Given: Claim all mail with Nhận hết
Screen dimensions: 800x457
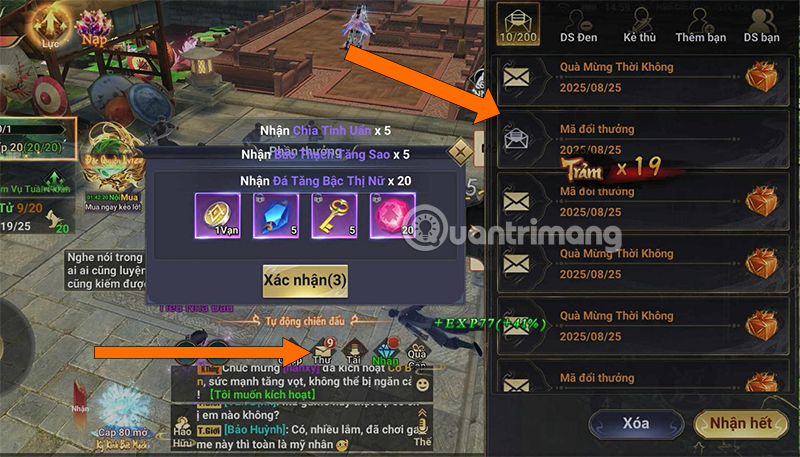Looking at the screenshot, I should pyautogui.click(x=739, y=424).
